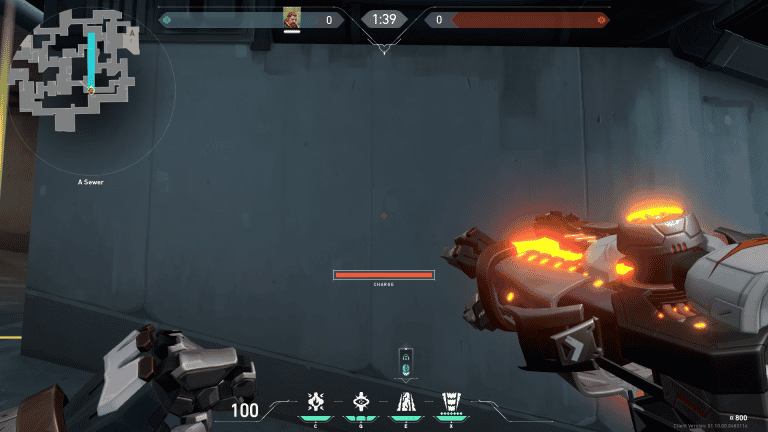Select the Breach player portrait
The width and height of the screenshot is (768, 432).
coord(292,18)
